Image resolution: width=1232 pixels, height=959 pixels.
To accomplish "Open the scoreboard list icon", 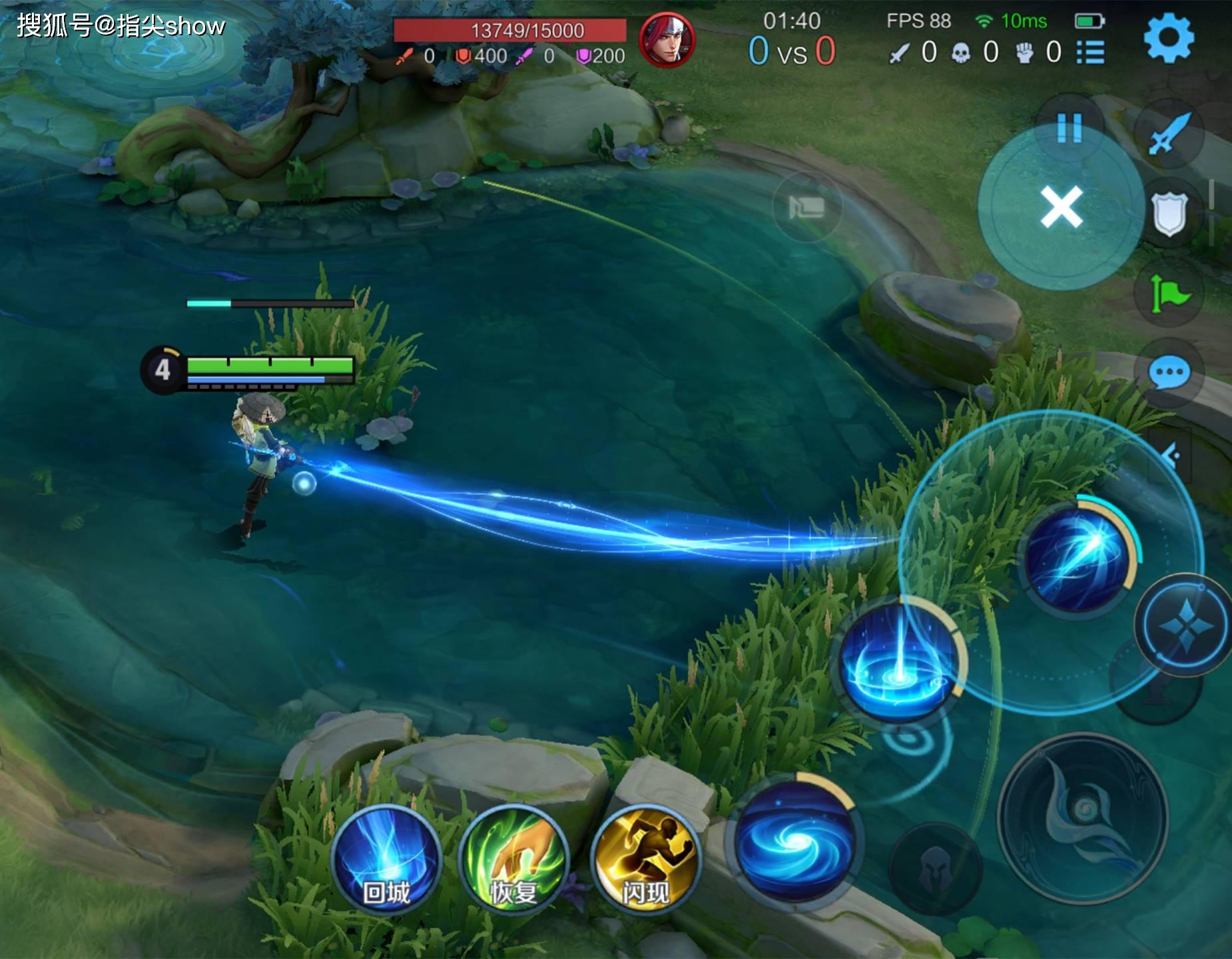I will (1090, 53).
